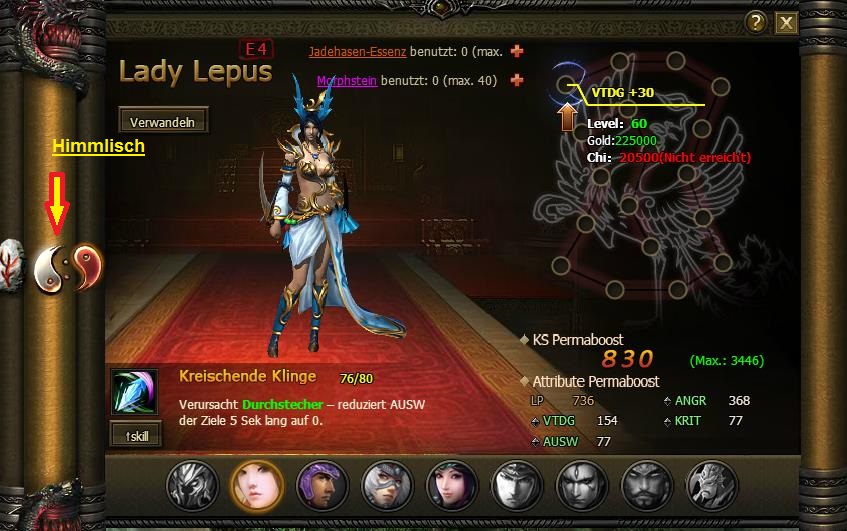Select the red yin-yang half icon
Image resolution: width=847 pixels, height=531 pixels.
pos(88,266)
